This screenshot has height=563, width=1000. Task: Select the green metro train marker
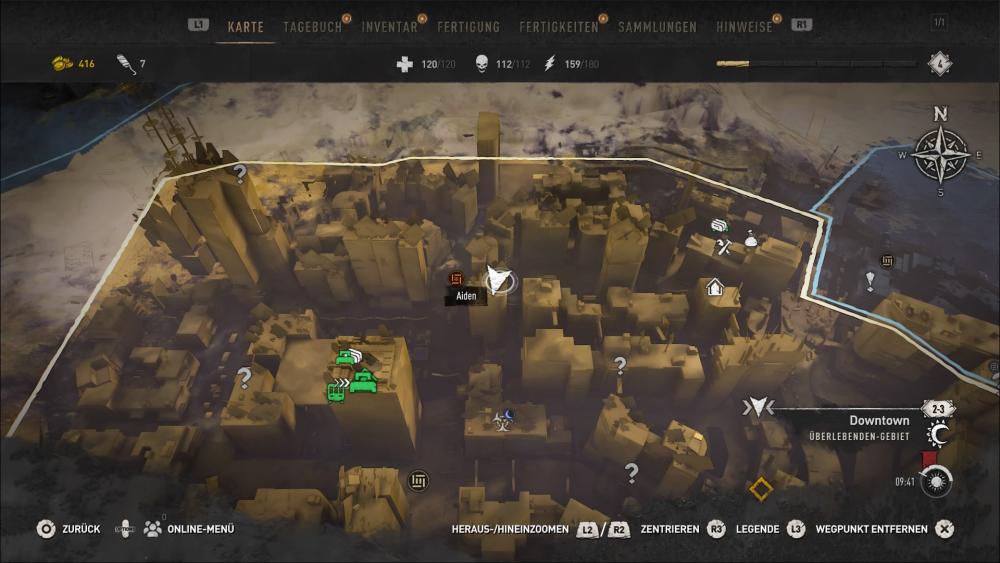click(x=336, y=392)
